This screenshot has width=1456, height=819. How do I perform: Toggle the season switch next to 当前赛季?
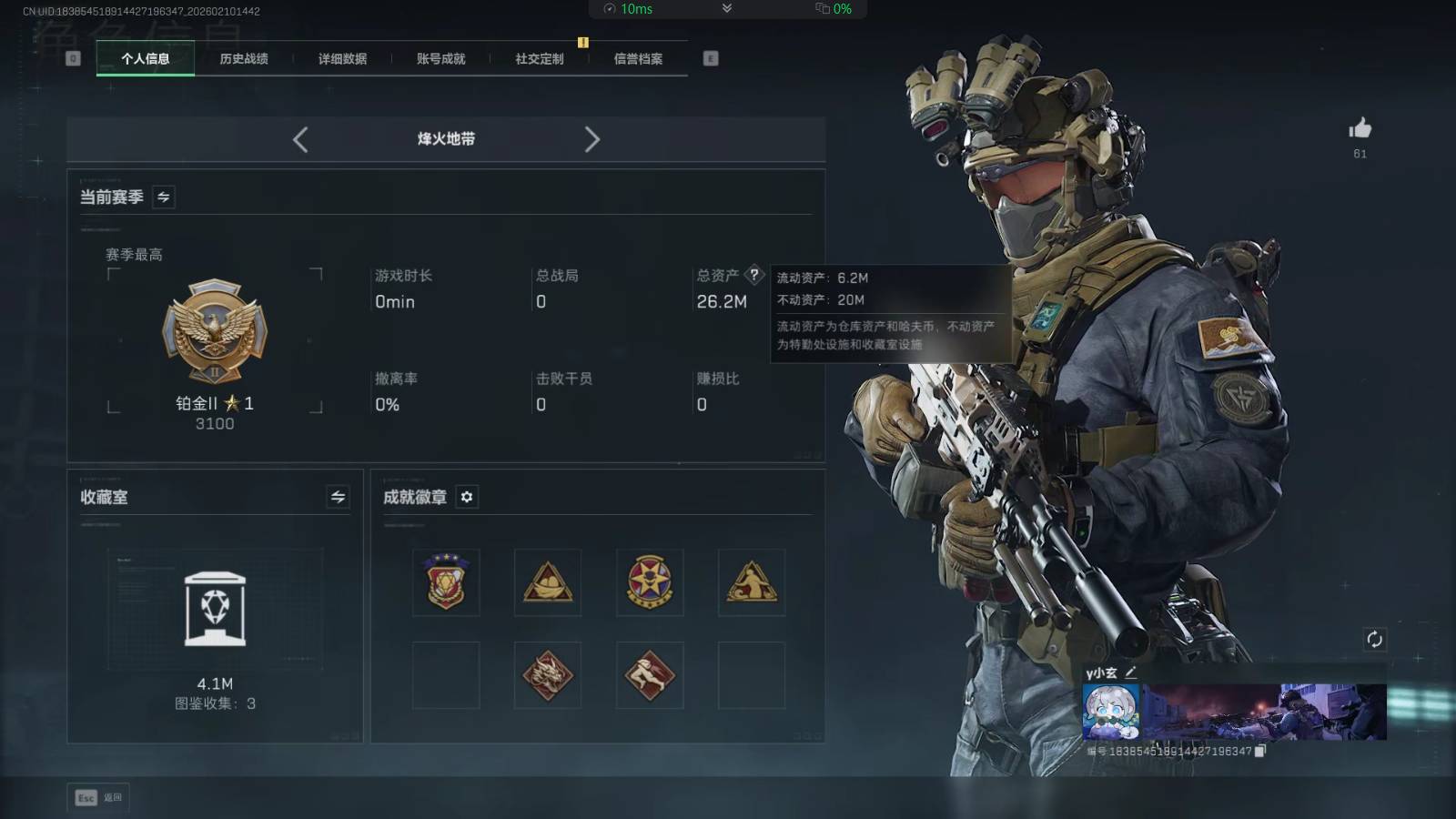tap(164, 197)
